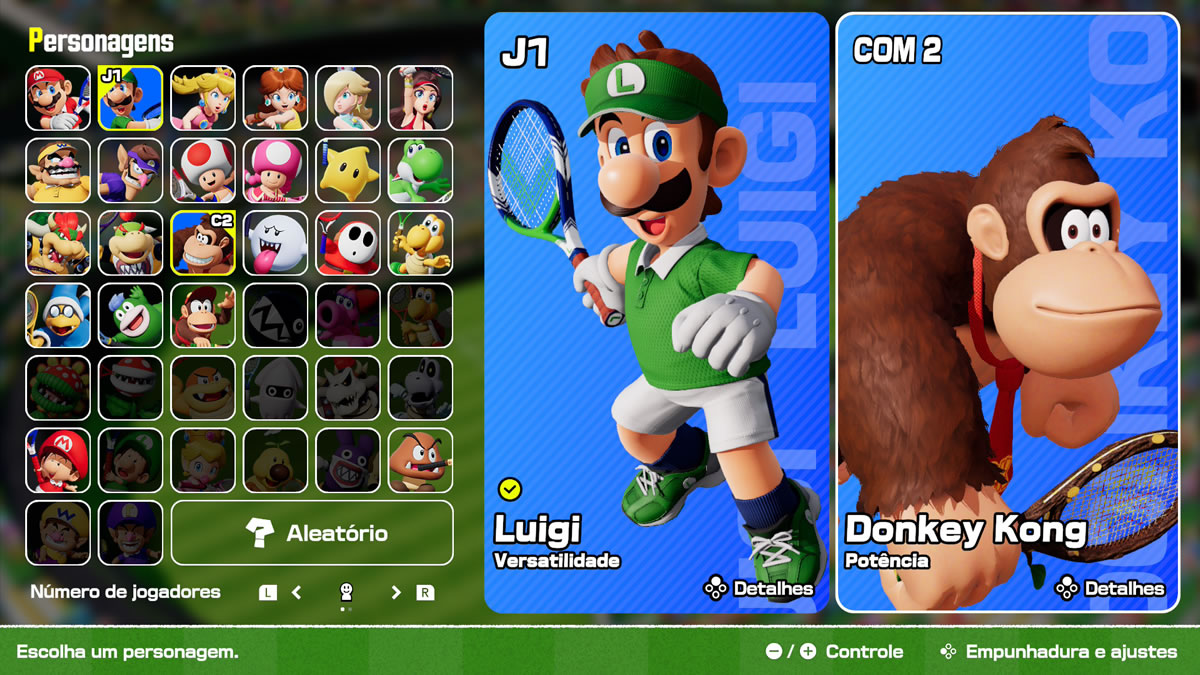The image size is (1200, 675).
Task: Choose Wario from the roster
Action: 58,171
